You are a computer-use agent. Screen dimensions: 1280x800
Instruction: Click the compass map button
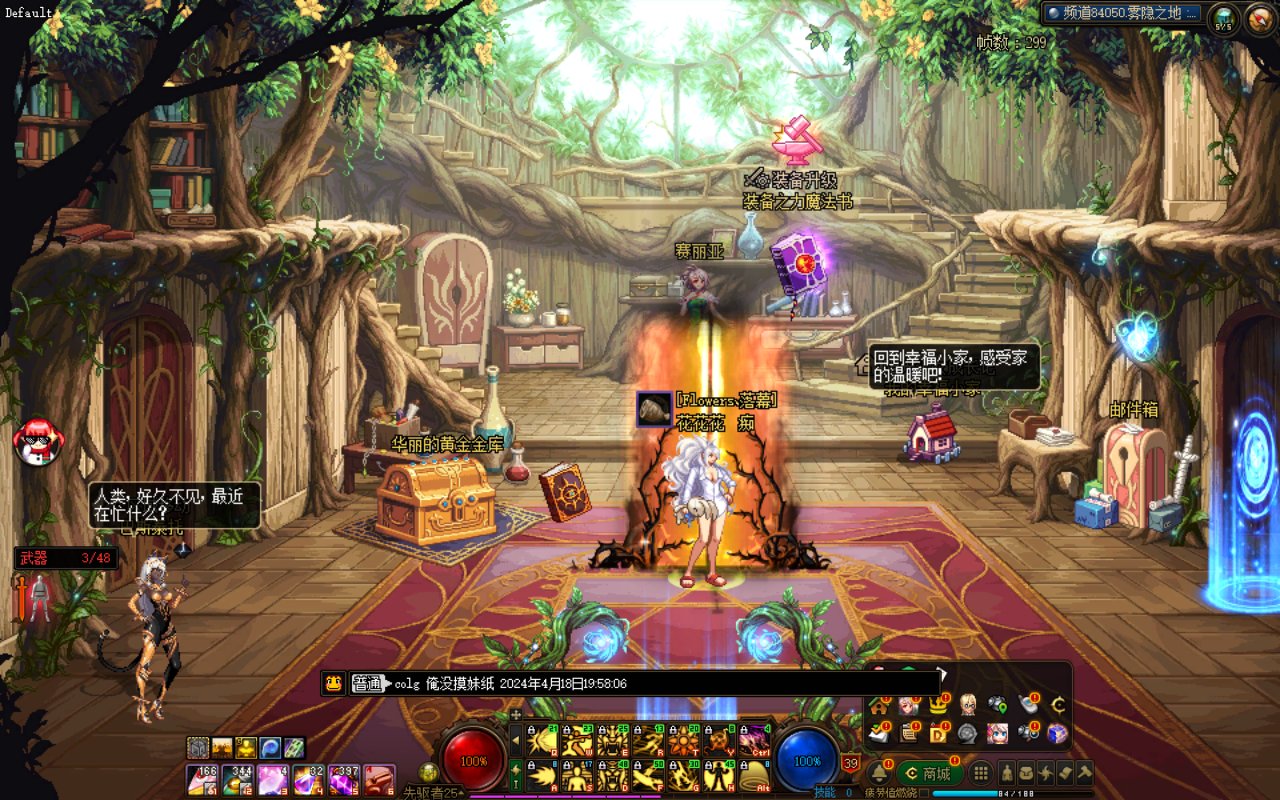pyautogui.click(x=1258, y=17)
